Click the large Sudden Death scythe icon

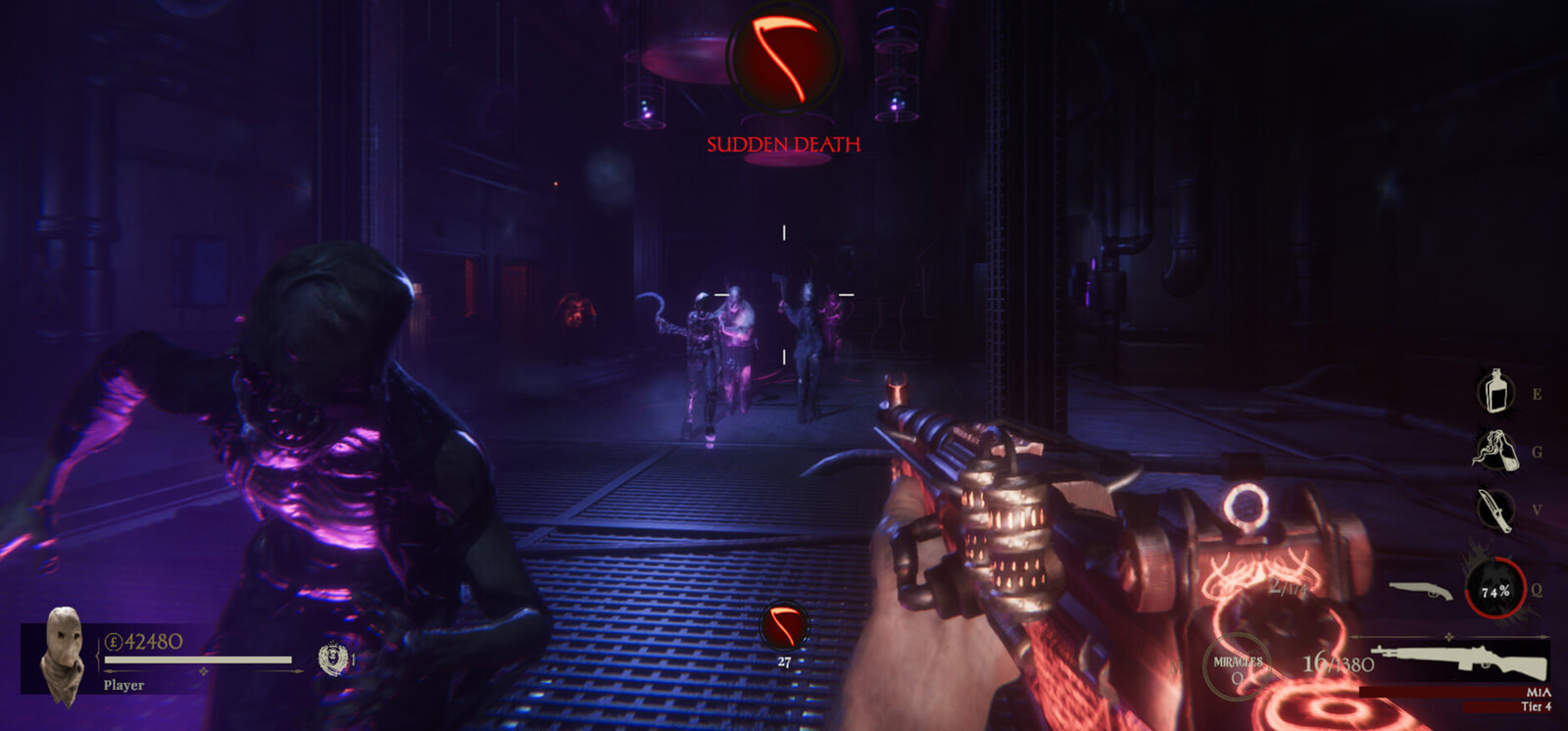click(x=783, y=58)
